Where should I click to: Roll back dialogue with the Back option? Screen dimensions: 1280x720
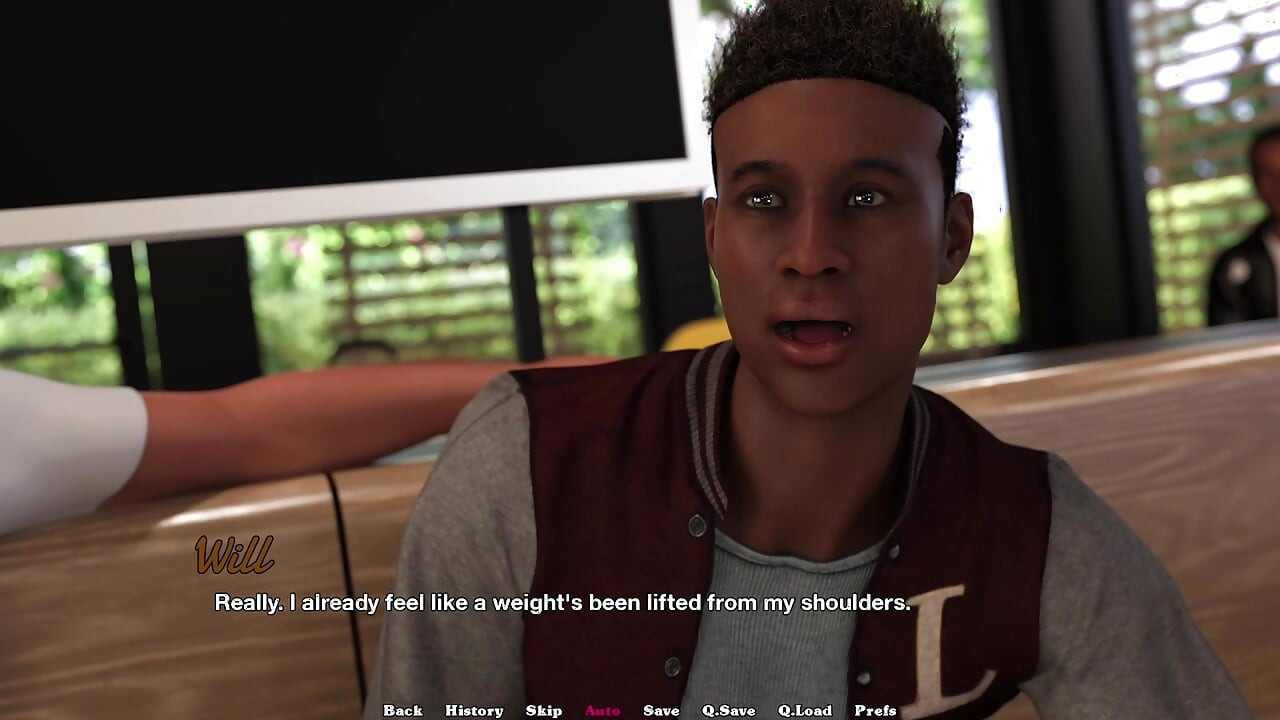point(403,710)
